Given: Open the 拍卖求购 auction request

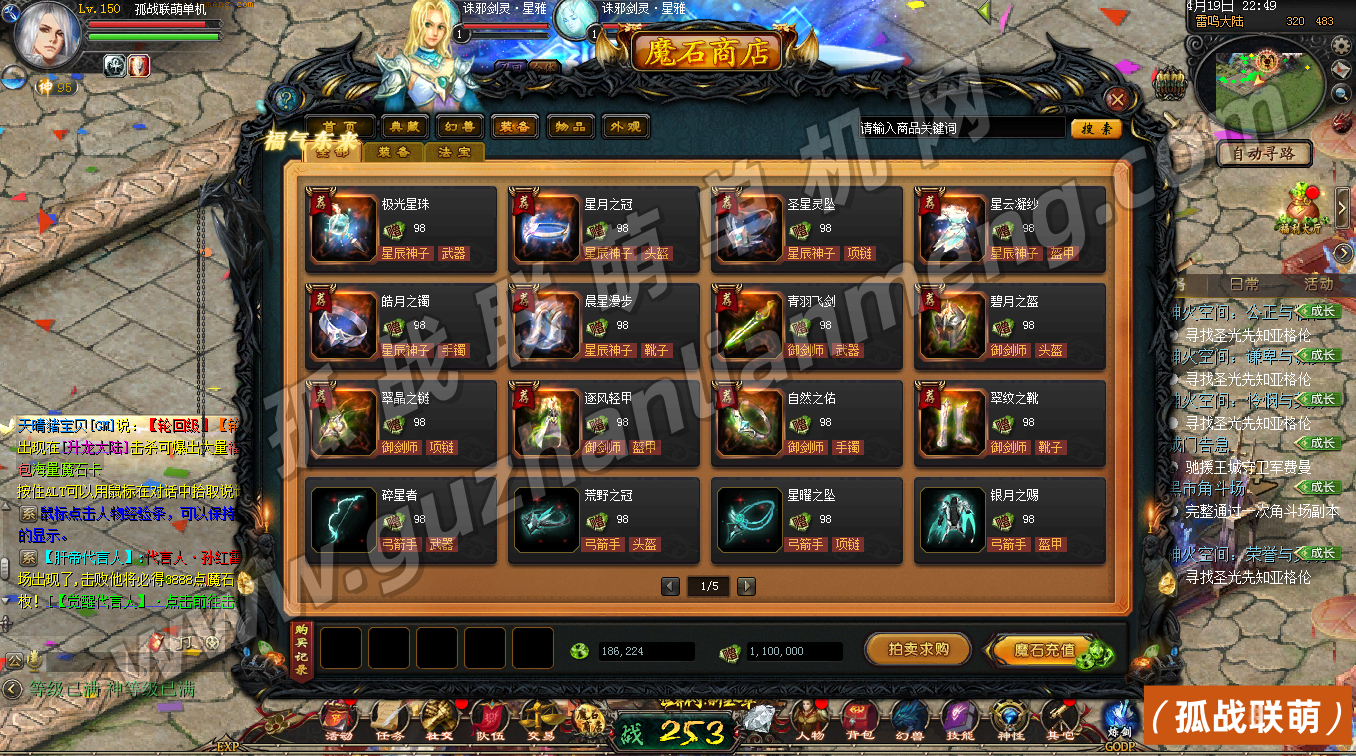Looking at the screenshot, I should coord(918,649).
